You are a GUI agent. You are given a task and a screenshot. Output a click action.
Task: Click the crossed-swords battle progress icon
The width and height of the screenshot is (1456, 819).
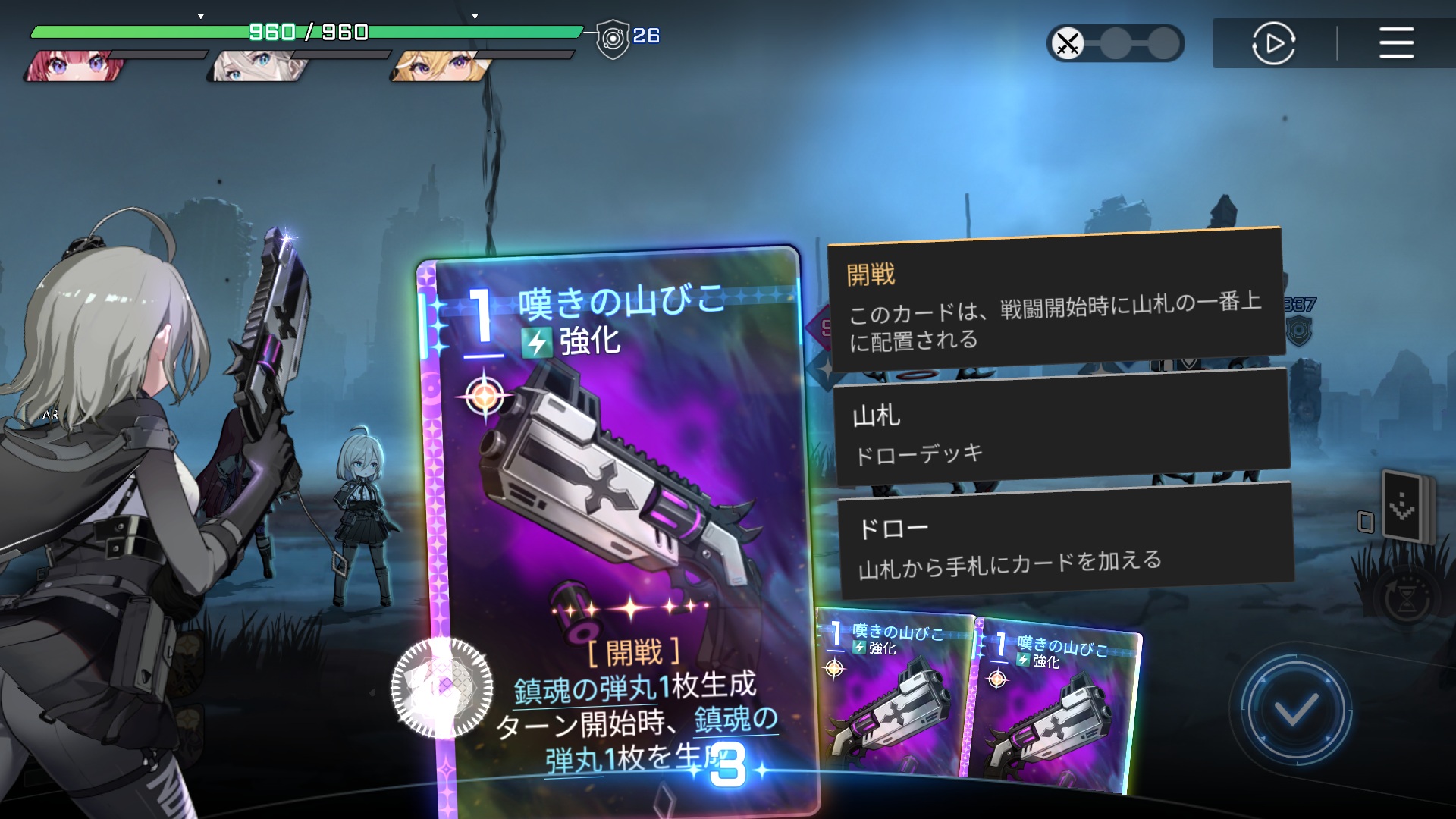(x=1068, y=43)
